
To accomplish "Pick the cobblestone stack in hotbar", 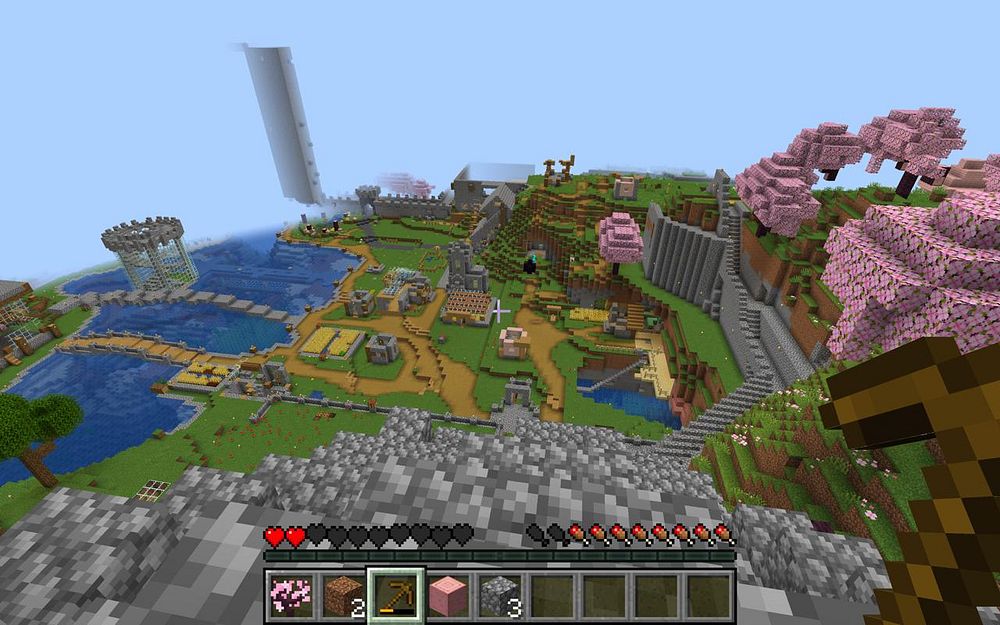I will click(501, 595).
